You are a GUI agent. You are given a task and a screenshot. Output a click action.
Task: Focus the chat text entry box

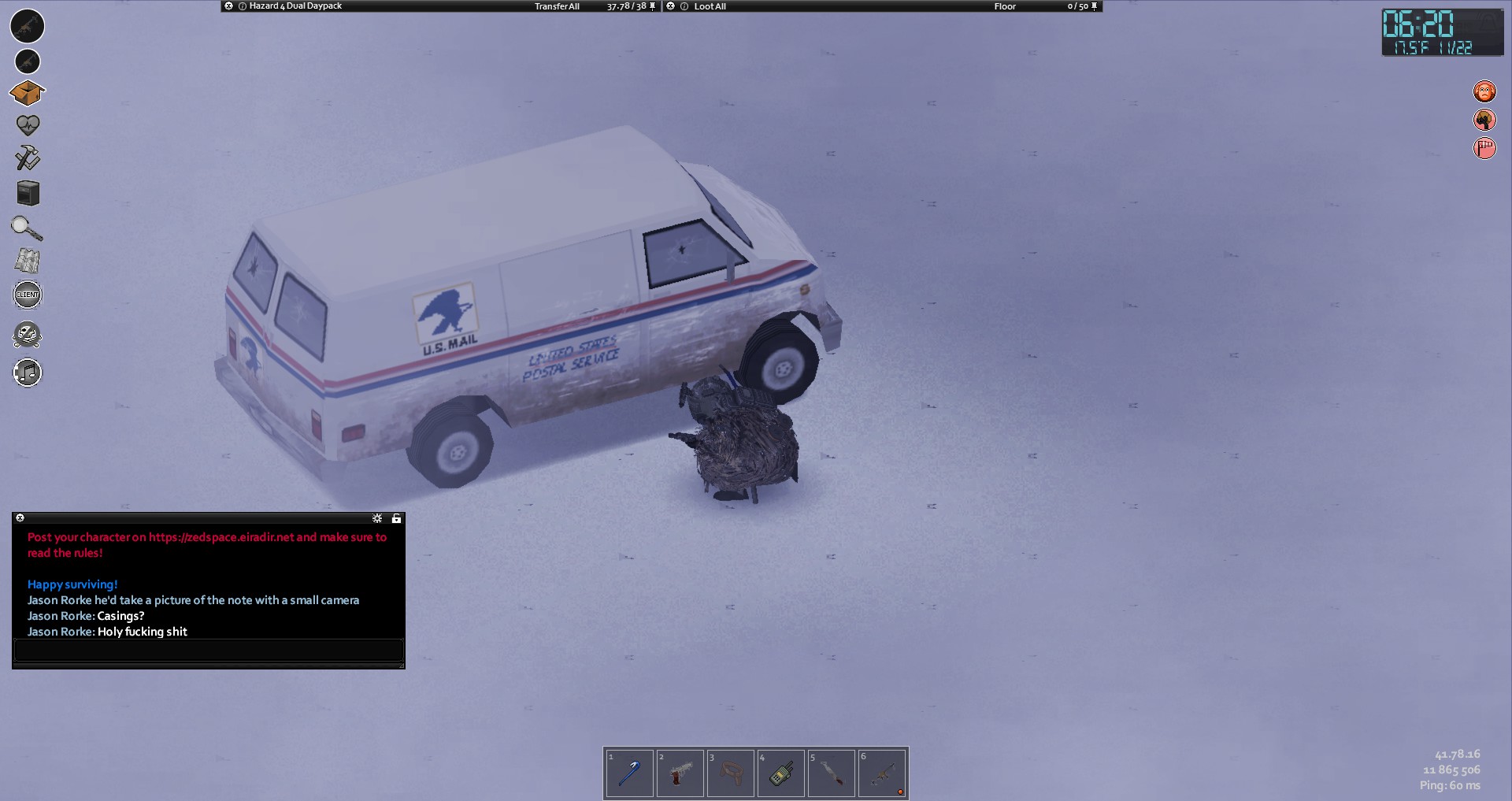click(x=209, y=651)
